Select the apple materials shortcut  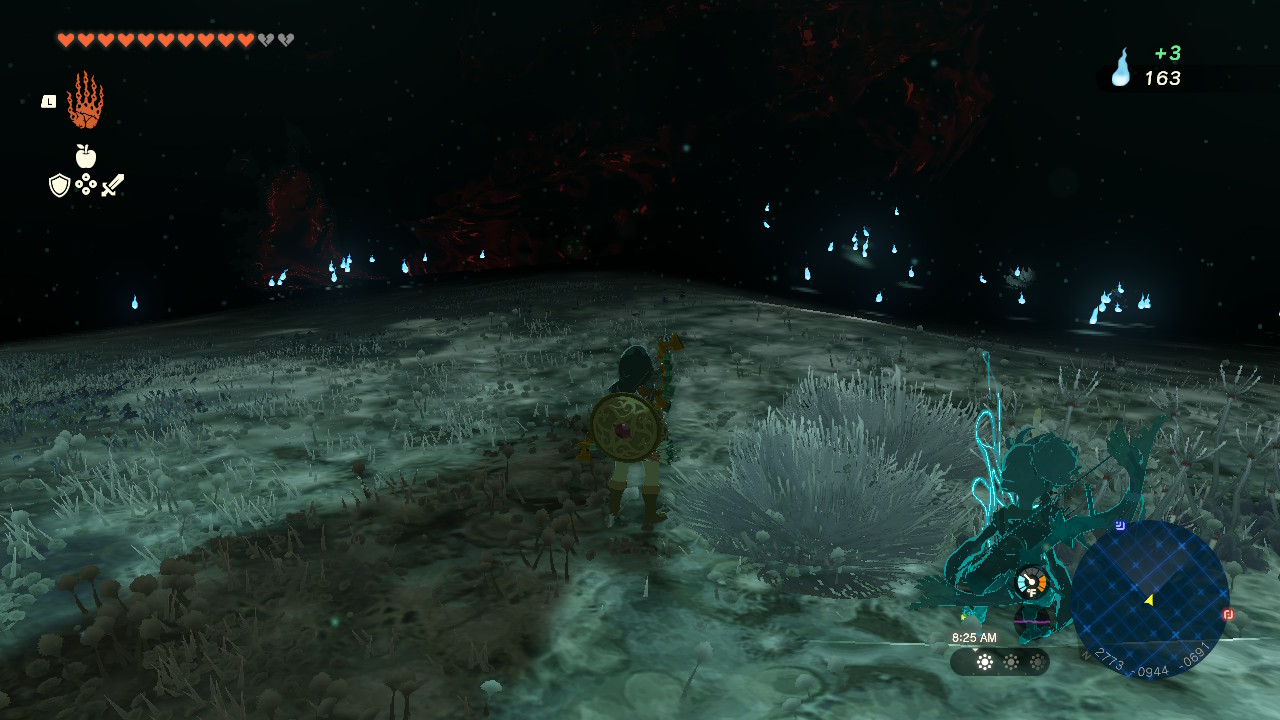(x=86, y=156)
